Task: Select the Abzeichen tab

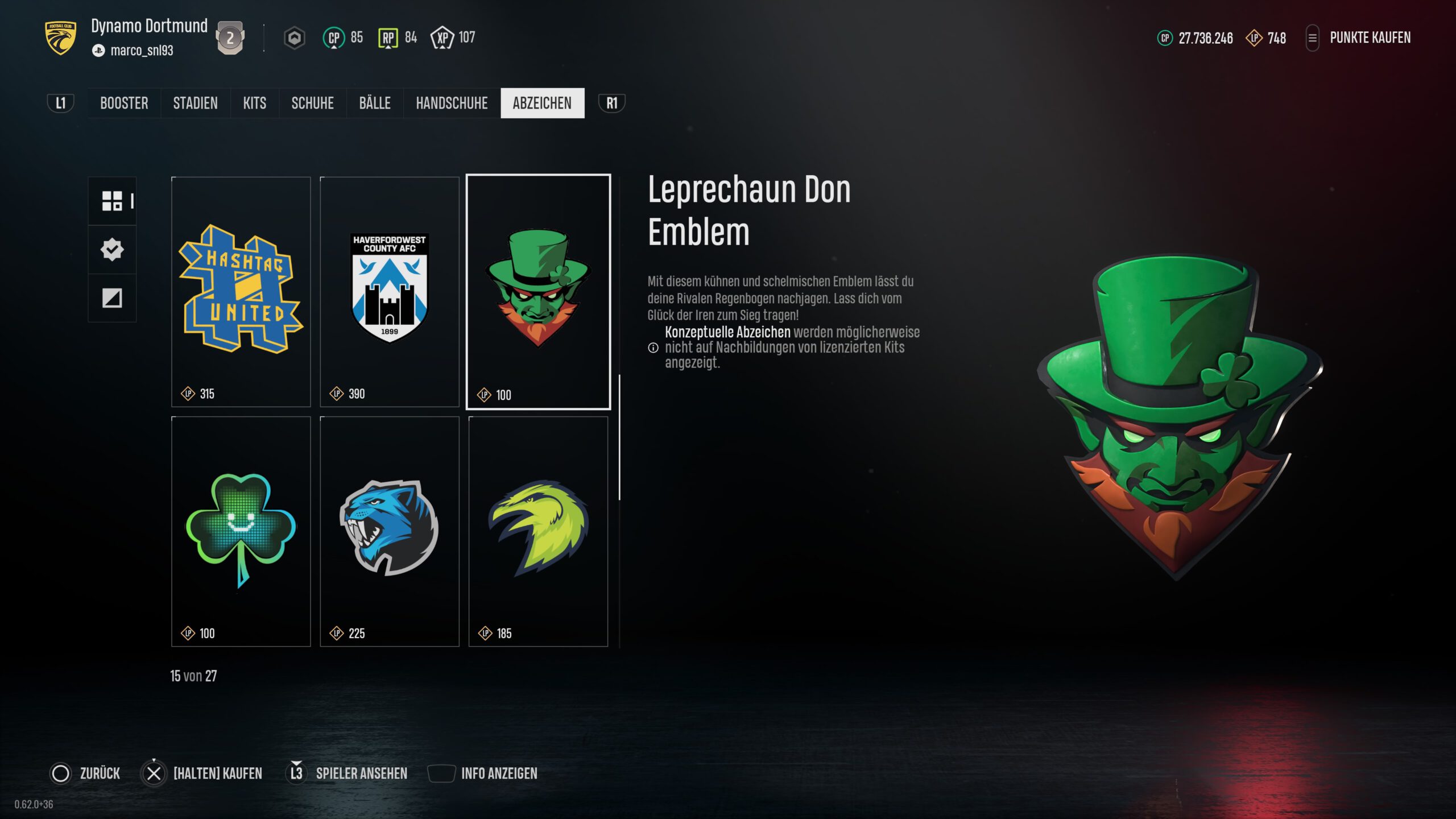Action: pyautogui.click(x=542, y=103)
